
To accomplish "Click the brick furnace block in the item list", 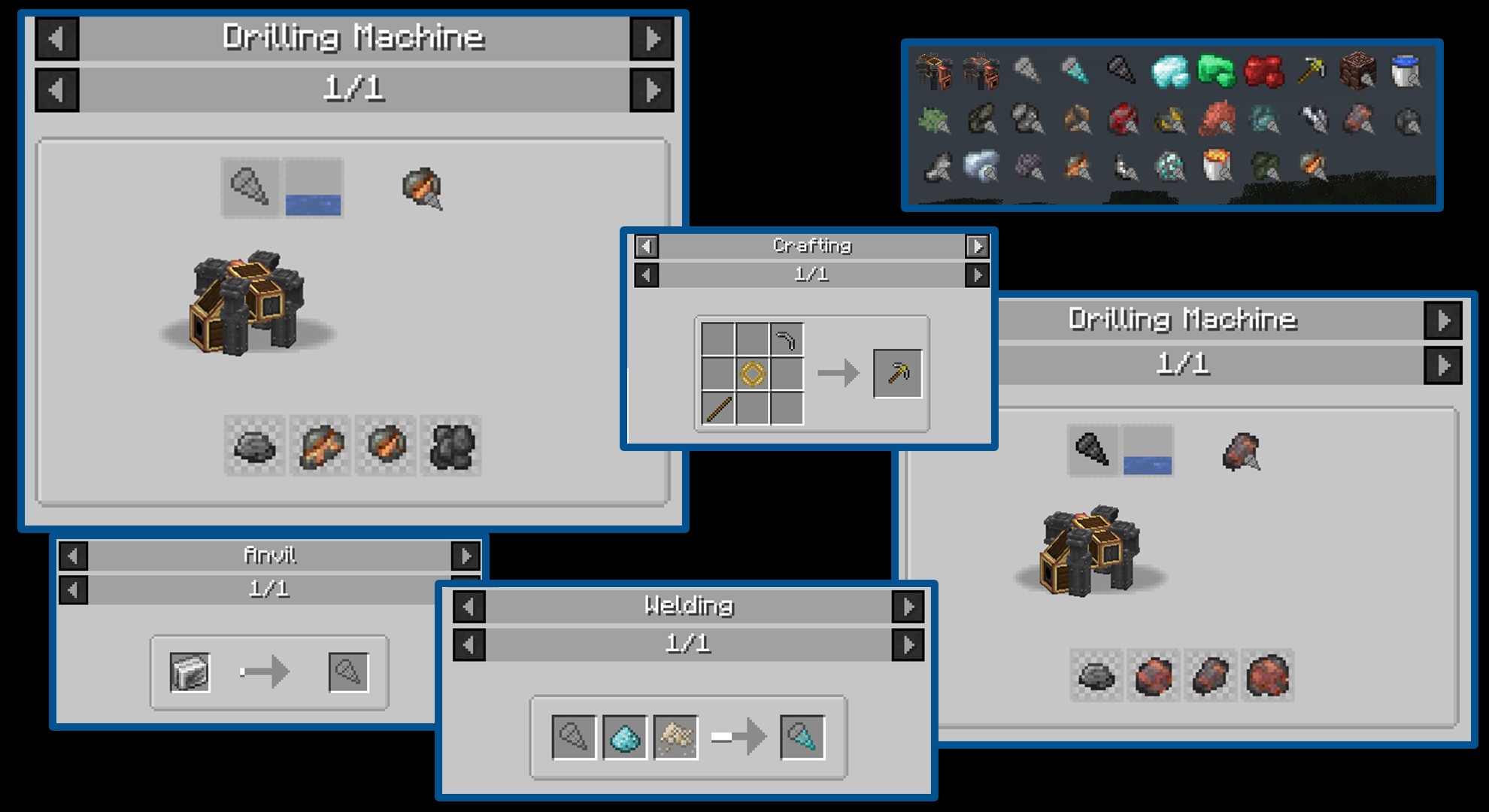I will point(1357,71).
